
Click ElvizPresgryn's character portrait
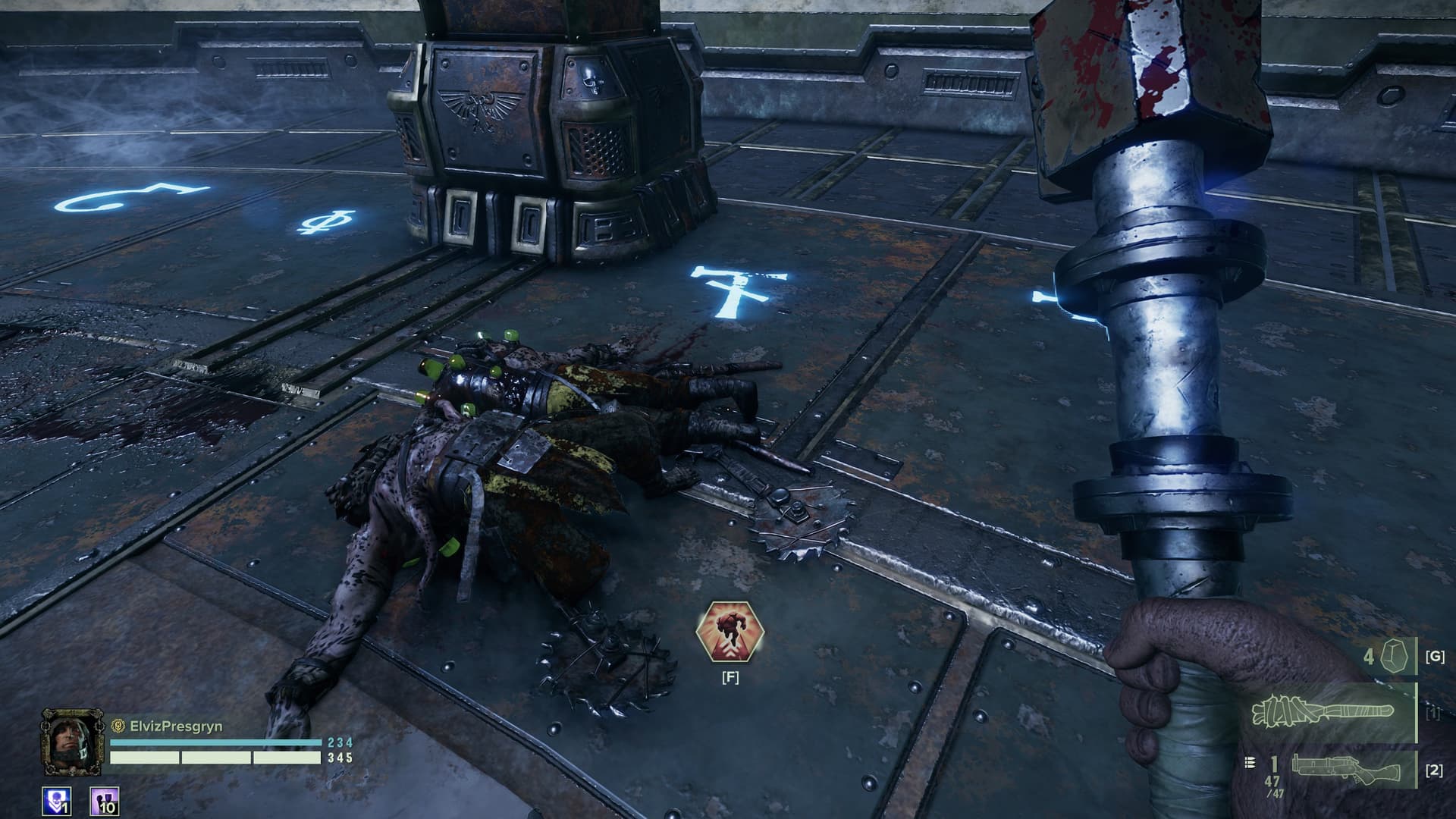[x=73, y=742]
